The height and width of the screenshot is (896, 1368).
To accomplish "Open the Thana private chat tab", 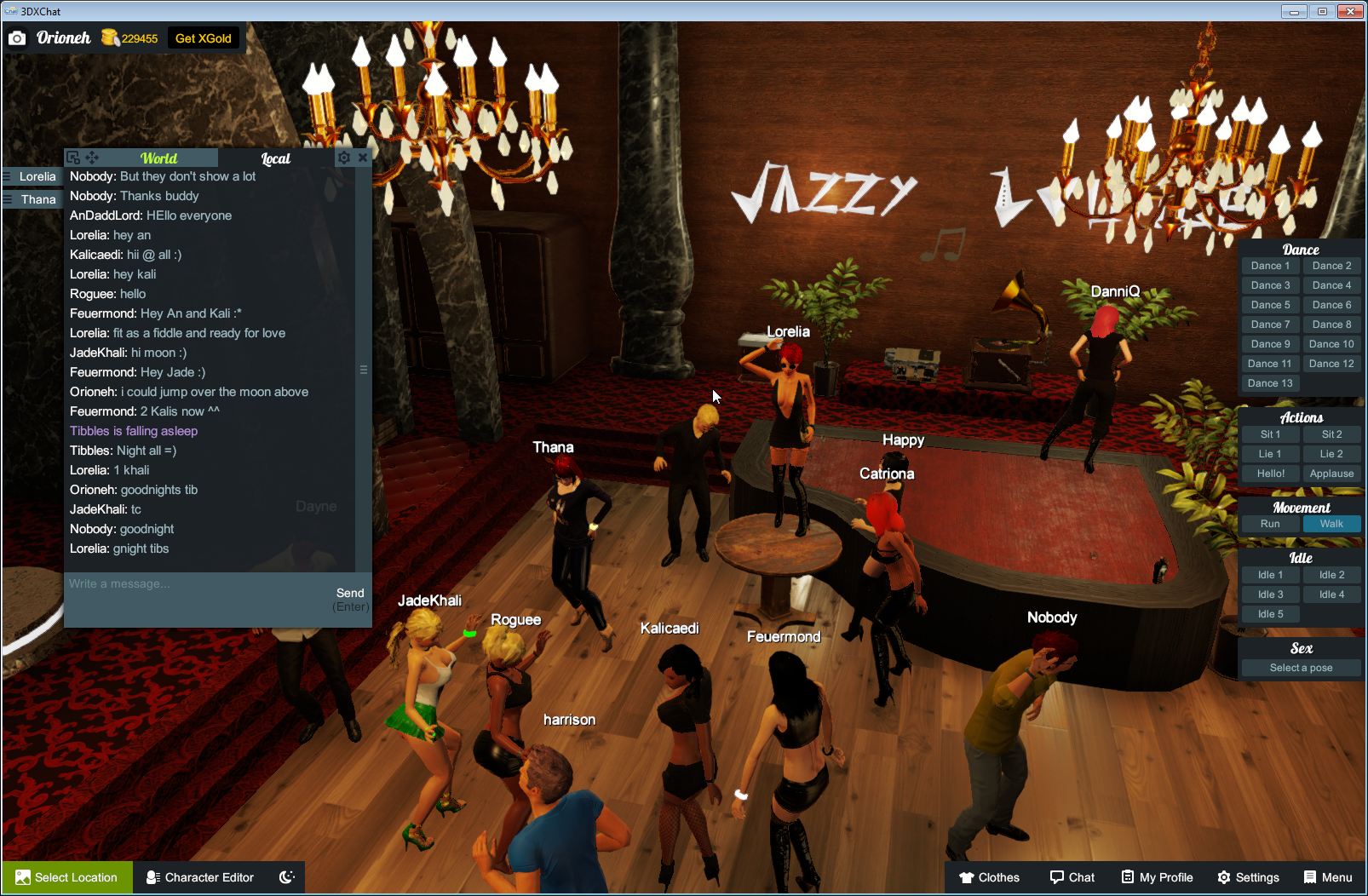I will 36,198.
